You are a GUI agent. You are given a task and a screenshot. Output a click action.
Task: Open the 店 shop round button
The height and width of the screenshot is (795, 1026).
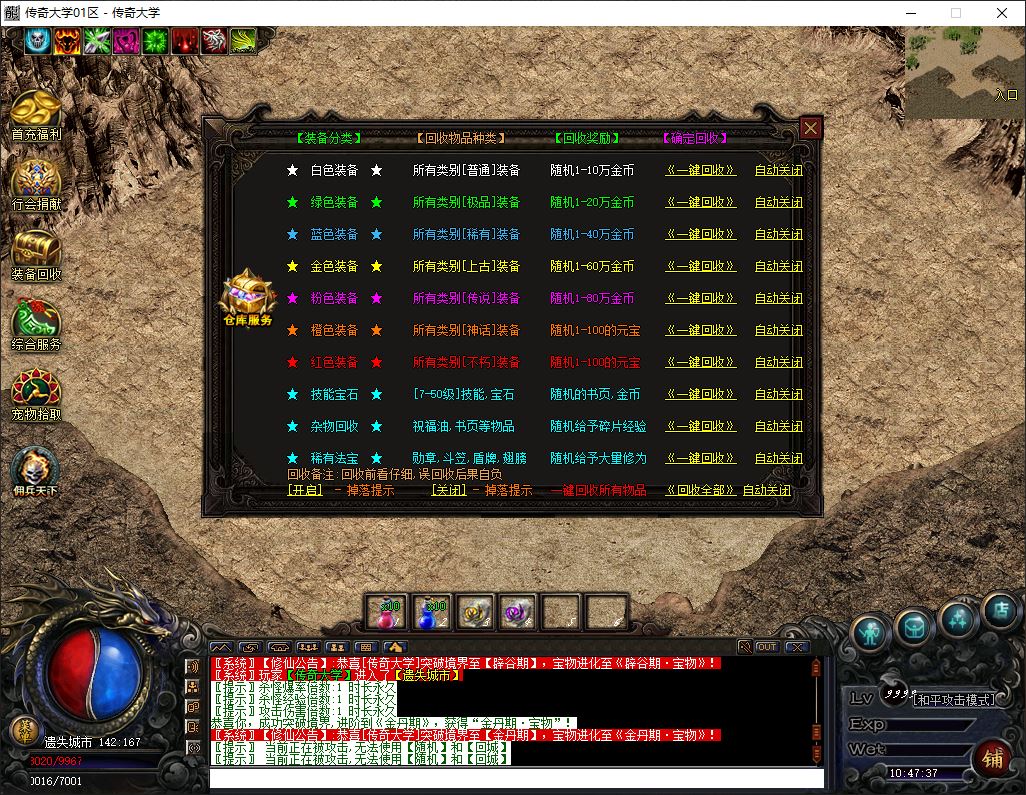[999, 611]
